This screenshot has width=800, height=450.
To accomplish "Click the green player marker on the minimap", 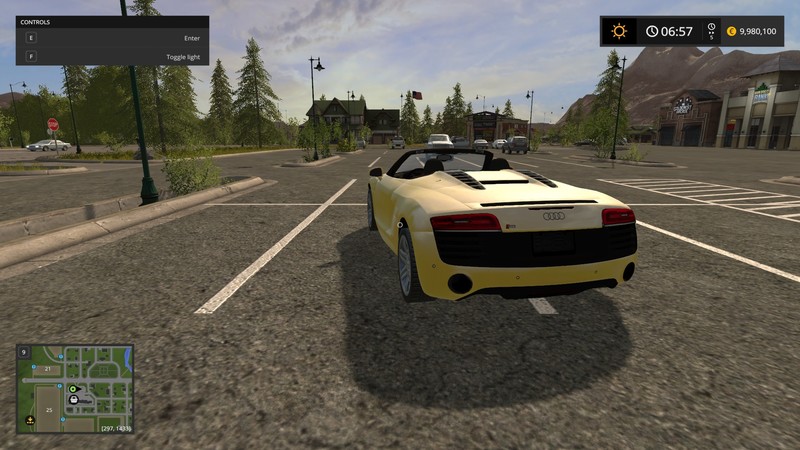I will (73, 387).
